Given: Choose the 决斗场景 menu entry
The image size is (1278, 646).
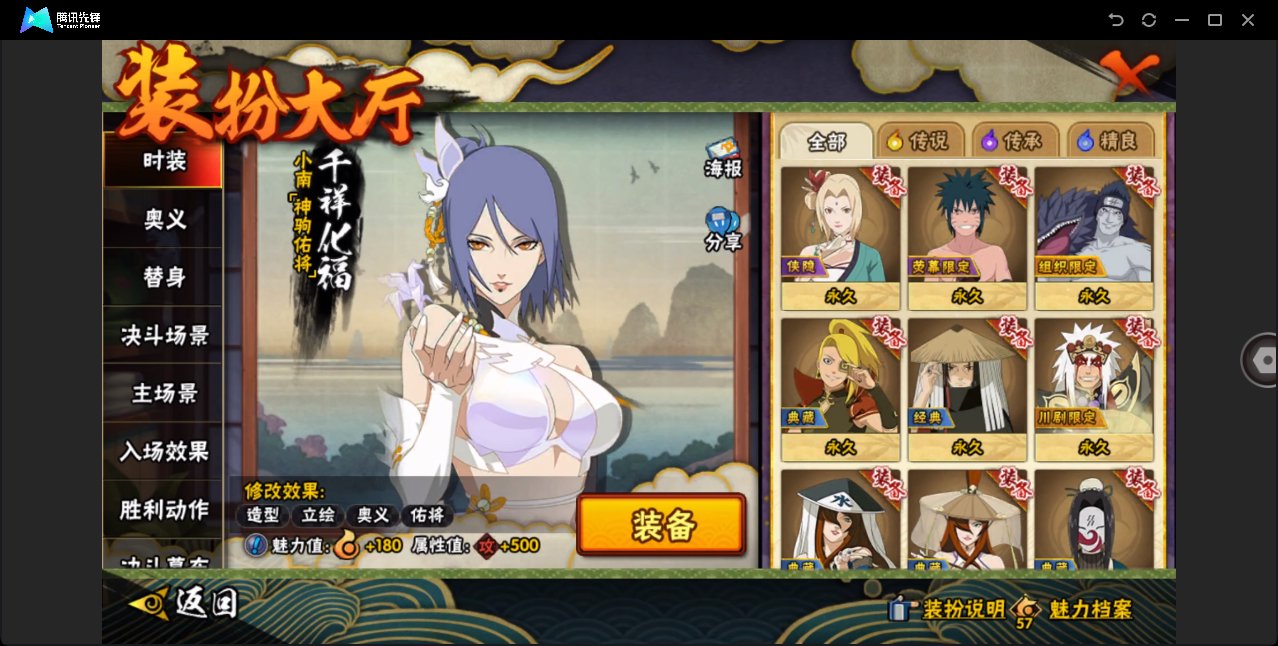Looking at the screenshot, I should pos(163,335).
